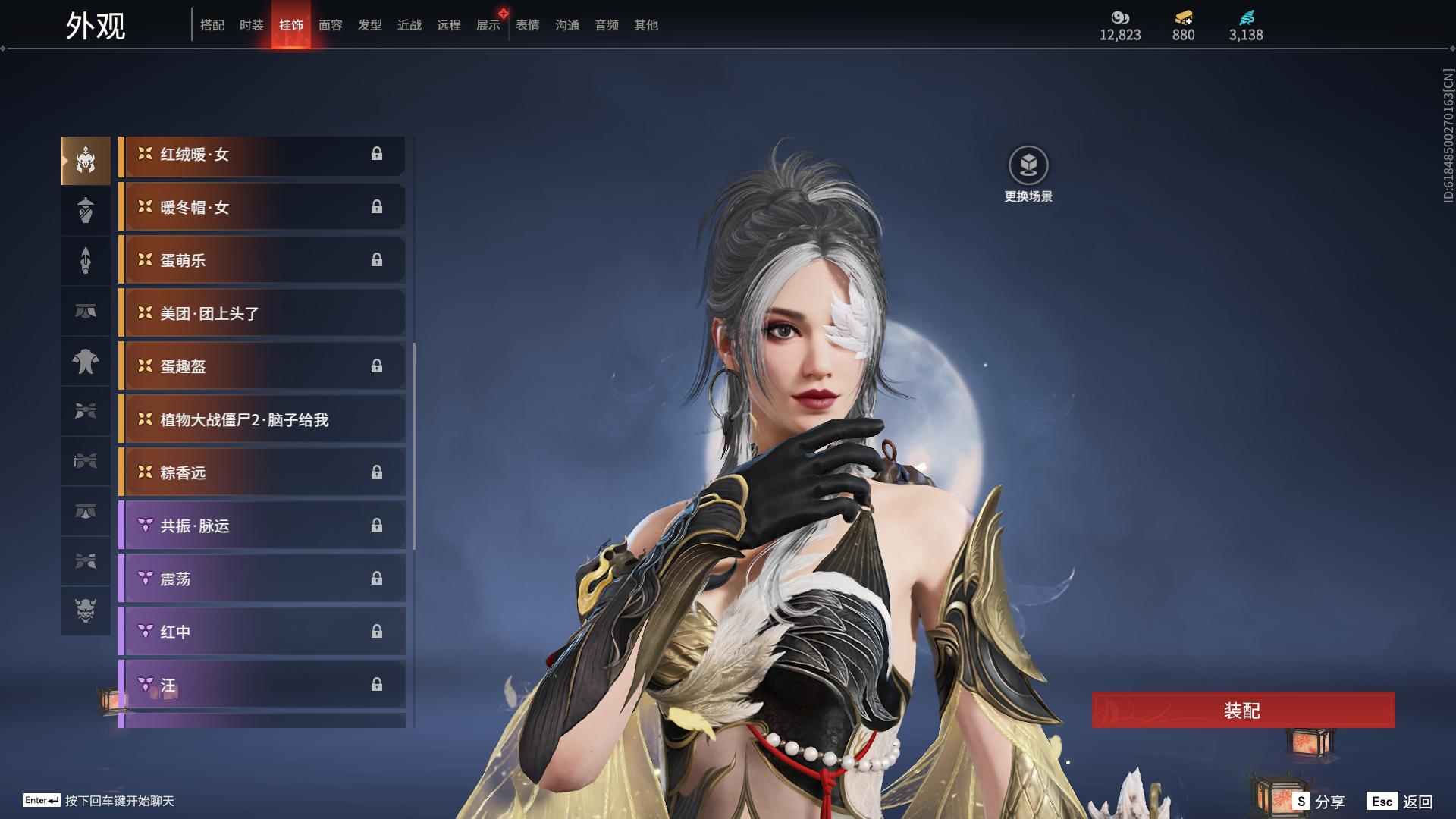
Task: Select the 红绒暖·女 accessory
Action: pos(262,155)
